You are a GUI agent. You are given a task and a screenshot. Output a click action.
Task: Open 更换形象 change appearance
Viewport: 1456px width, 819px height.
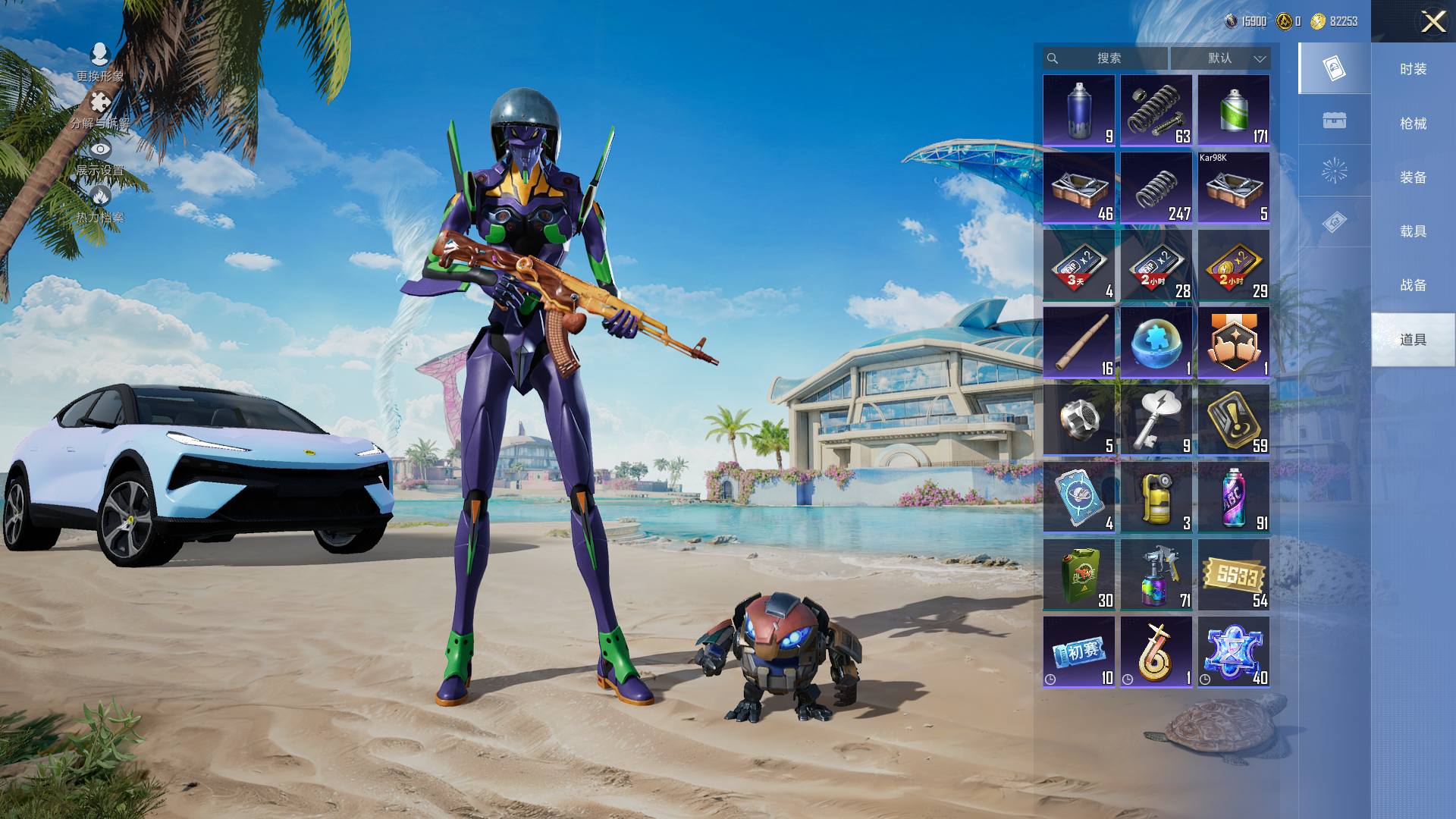pyautogui.click(x=99, y=62)
